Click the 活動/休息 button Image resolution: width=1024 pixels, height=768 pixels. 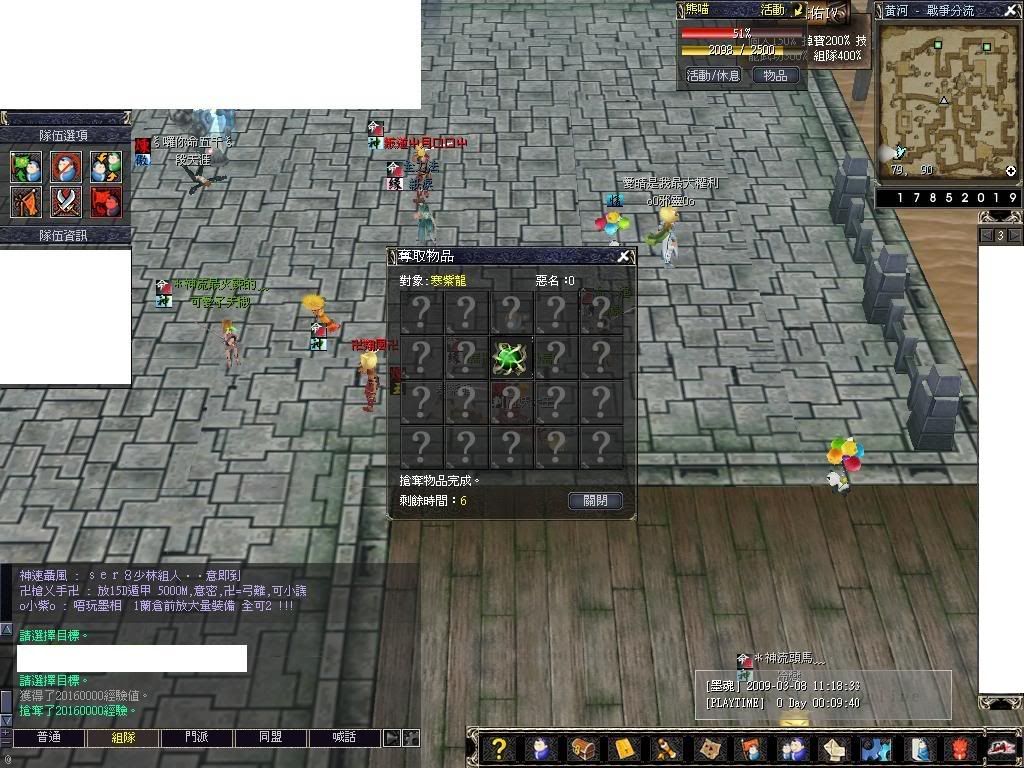tap(713, 75)
